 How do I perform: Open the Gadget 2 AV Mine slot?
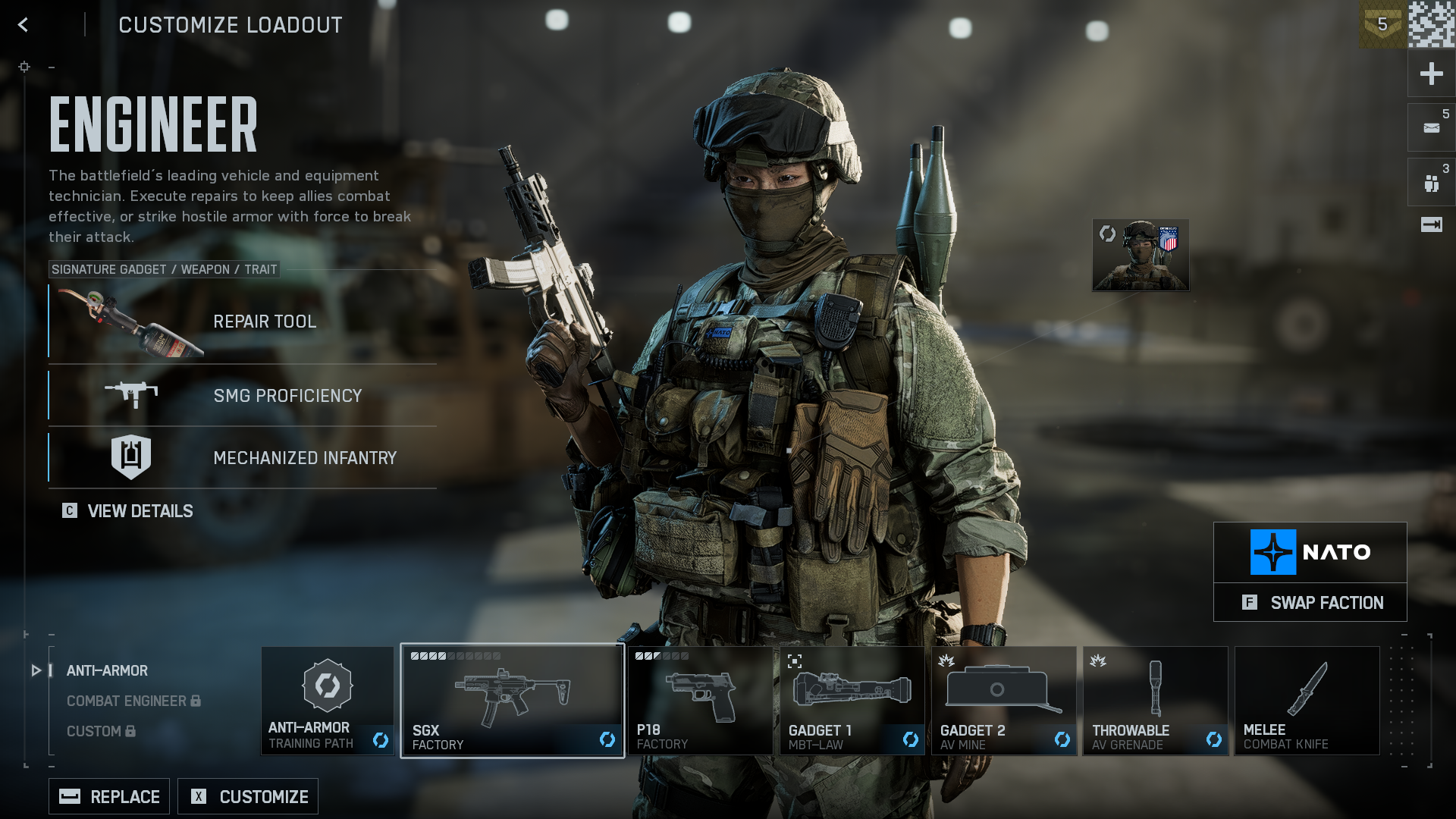click(x=1003, y=701)
